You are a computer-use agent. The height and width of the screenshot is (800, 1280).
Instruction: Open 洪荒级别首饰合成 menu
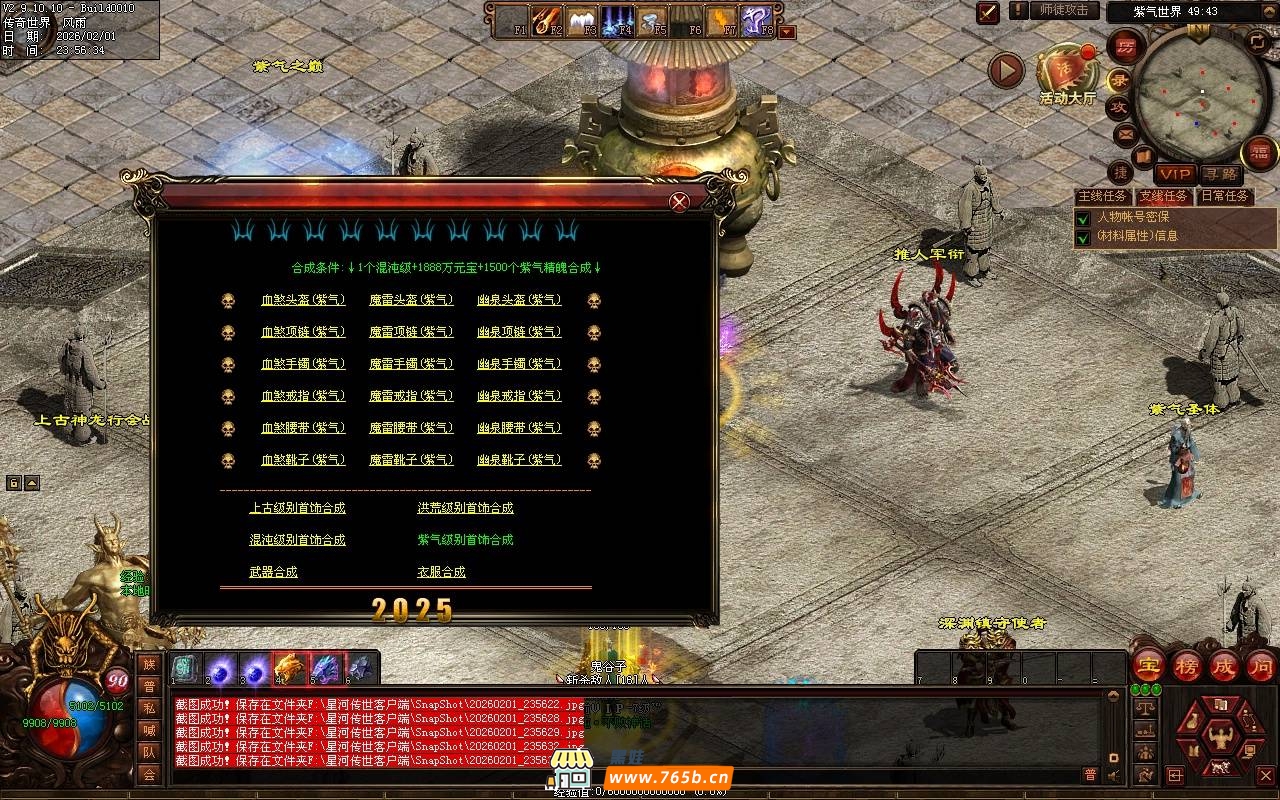click(x=465, y=508)
